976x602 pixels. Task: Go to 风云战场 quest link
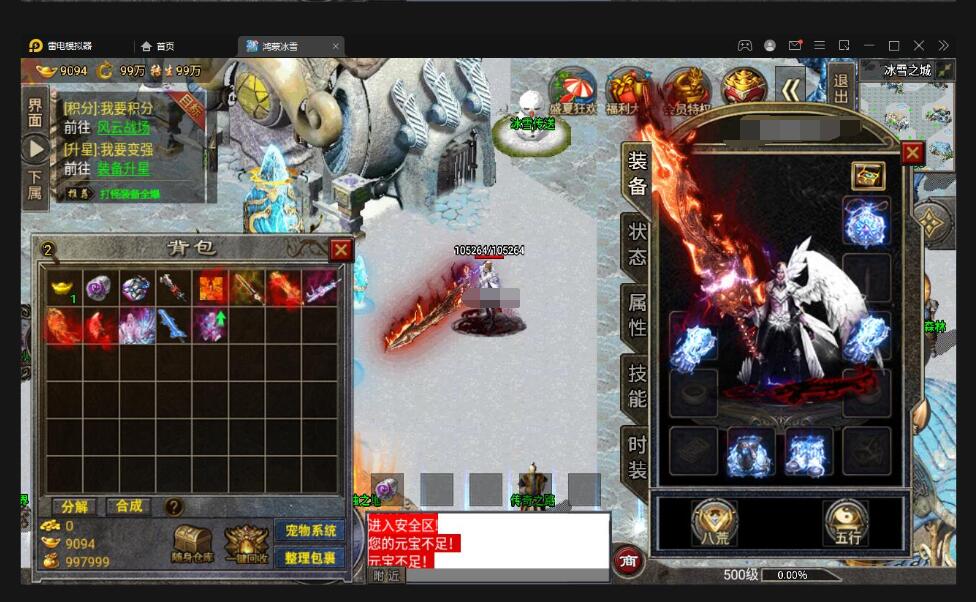tap(122, 127)
